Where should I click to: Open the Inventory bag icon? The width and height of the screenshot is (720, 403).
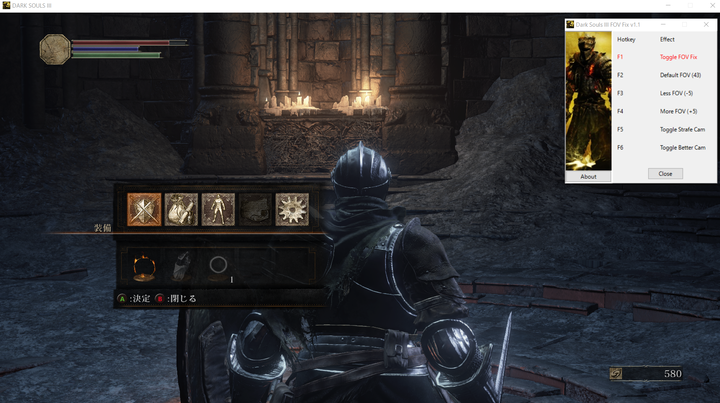pos(181,209)
